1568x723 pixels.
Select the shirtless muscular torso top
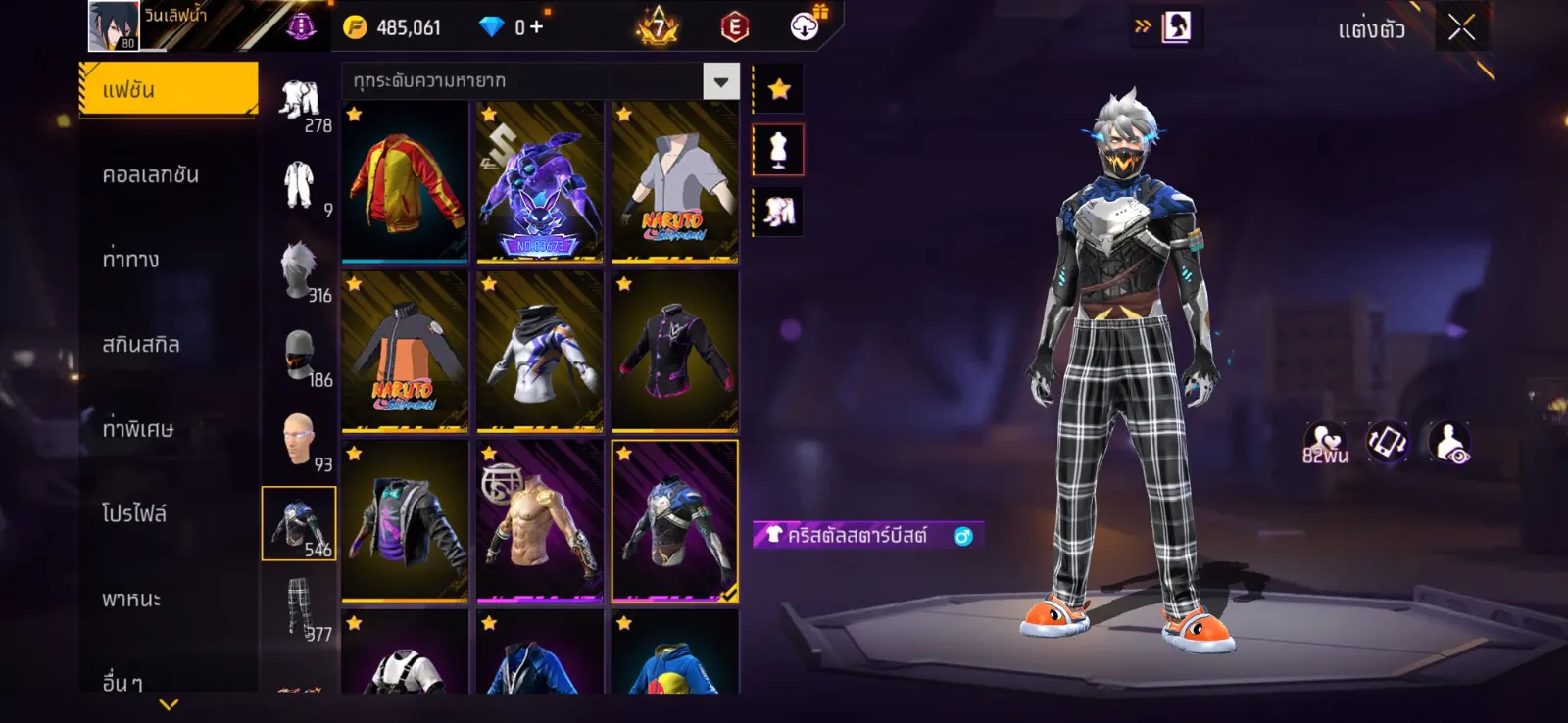(x=540, y=521)
